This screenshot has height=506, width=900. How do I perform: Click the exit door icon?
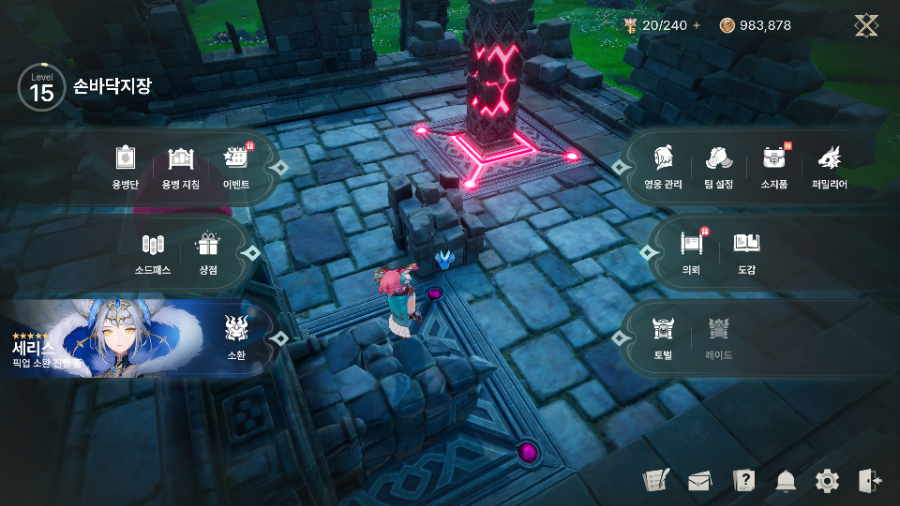pyautogui.click(x=869, y=481)
